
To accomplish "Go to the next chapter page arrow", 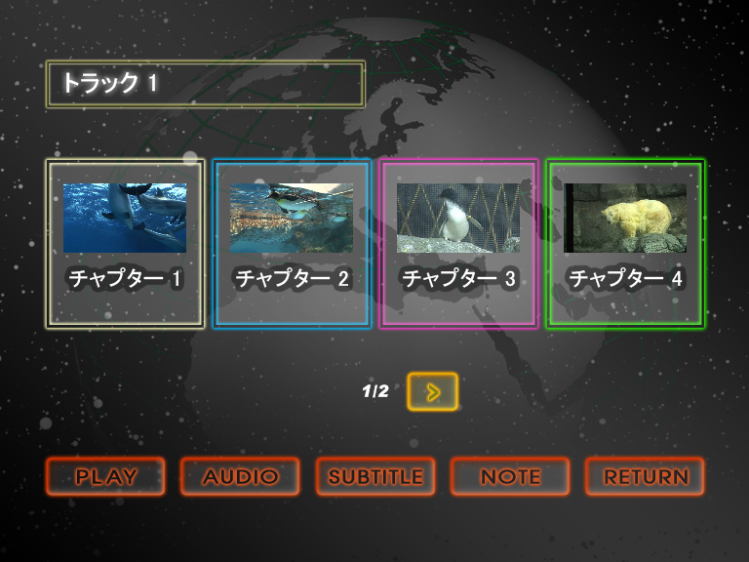I will click(x=433, y=392).
